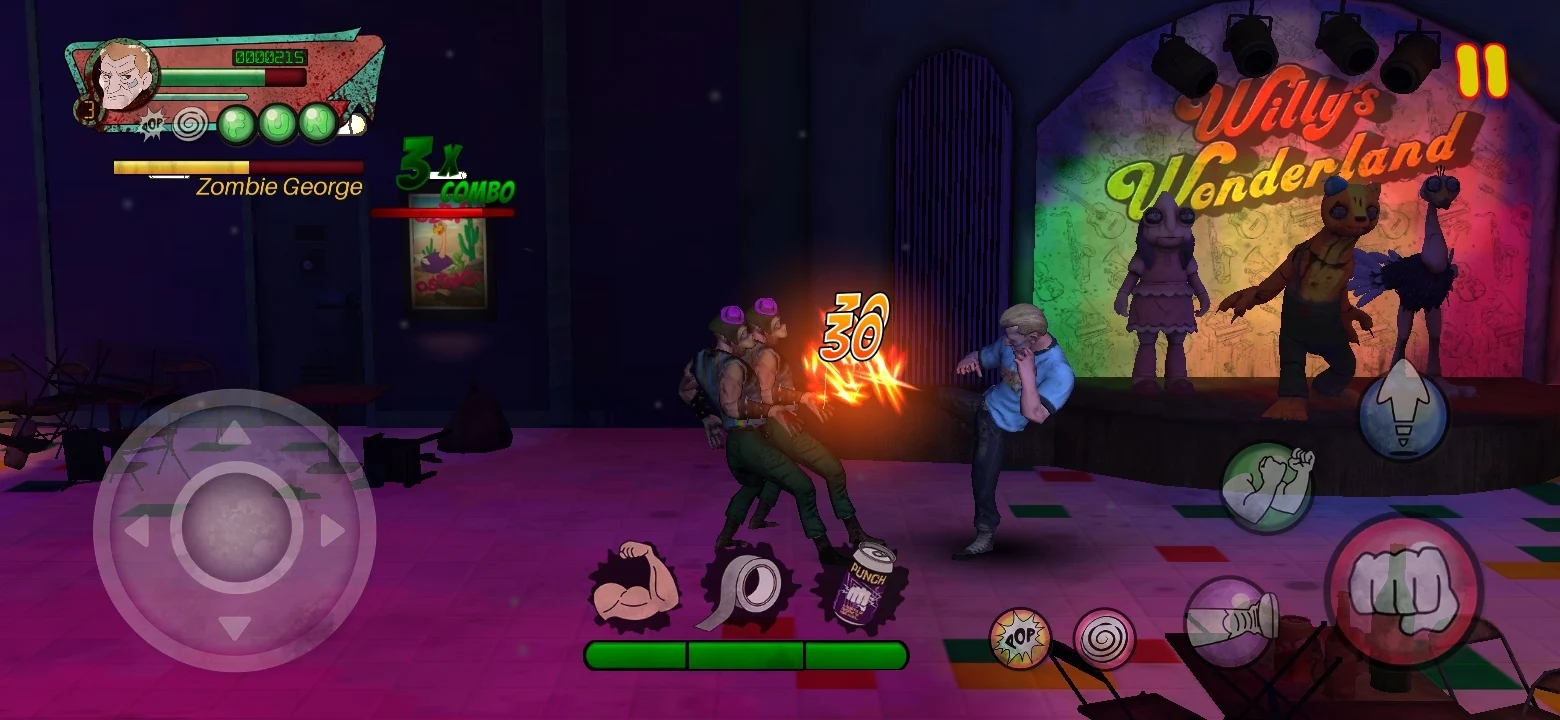1560x720 pixels.
Task: Activate the pink spiral special button
Action: (1104, 638)
